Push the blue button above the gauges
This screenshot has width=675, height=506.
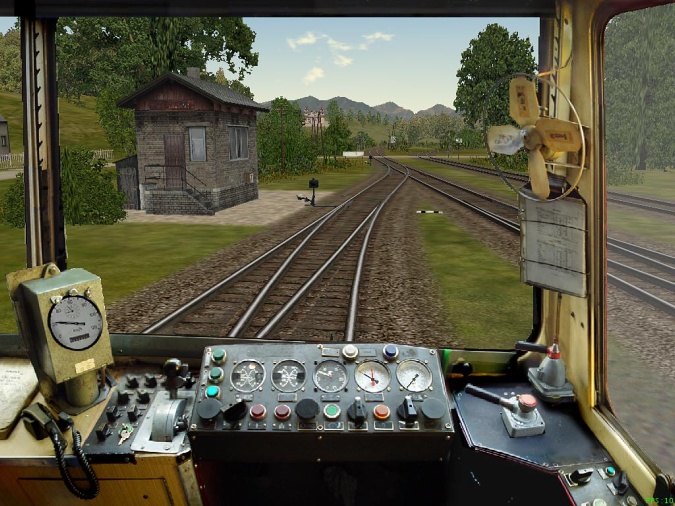(x=390, y=351)
